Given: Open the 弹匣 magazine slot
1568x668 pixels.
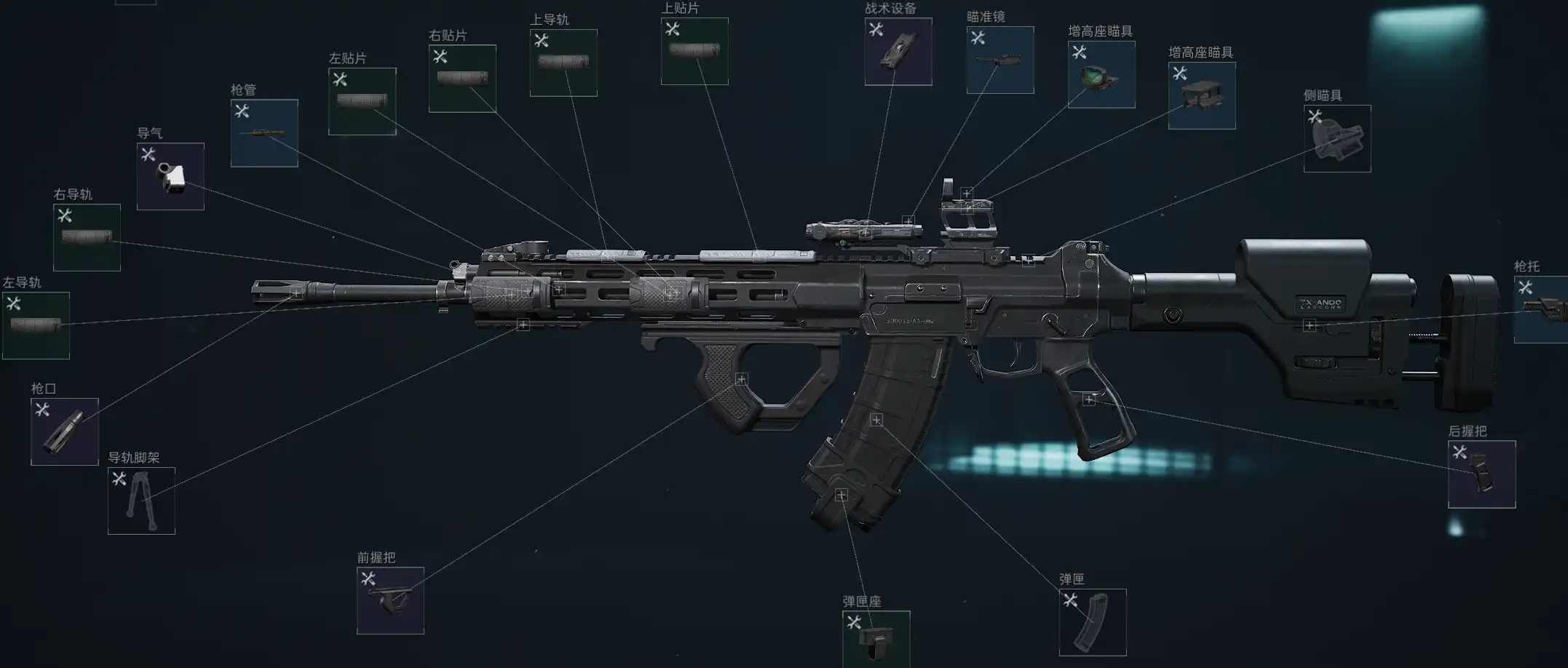Looking at the screenshot, I should tap(1093, 622).
